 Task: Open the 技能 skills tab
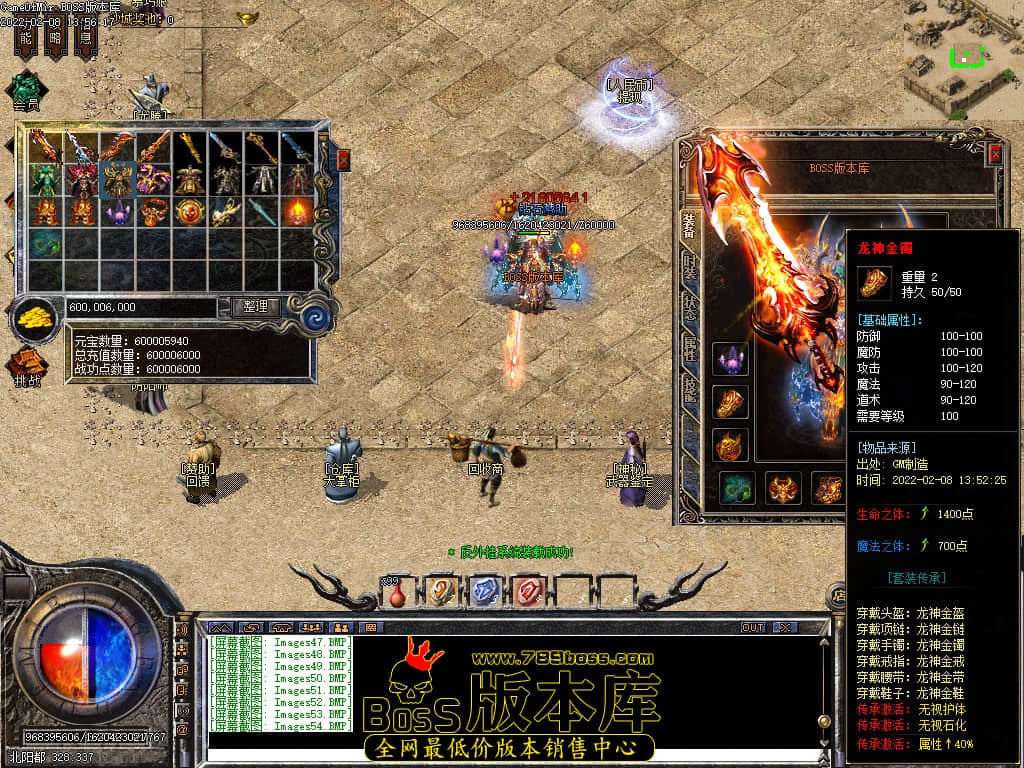point(690,390)
